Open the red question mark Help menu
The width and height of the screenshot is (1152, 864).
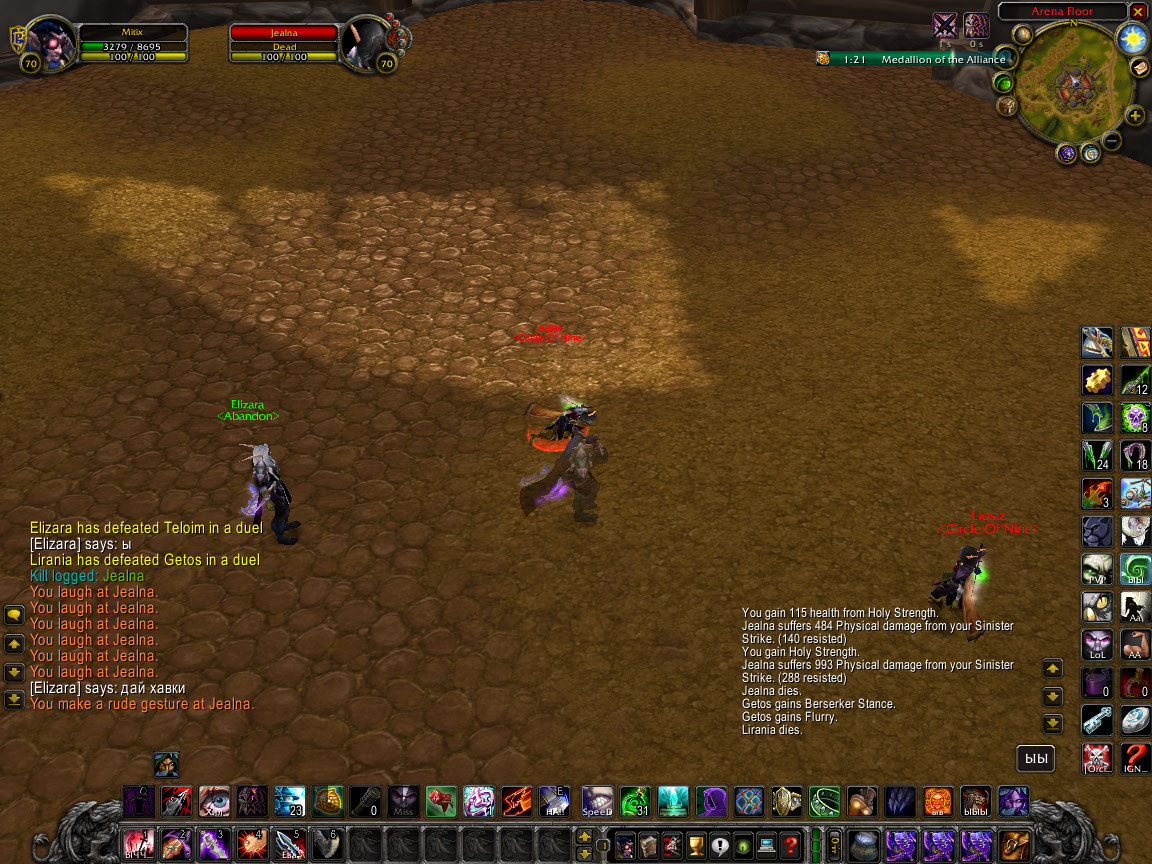(790, 845)
